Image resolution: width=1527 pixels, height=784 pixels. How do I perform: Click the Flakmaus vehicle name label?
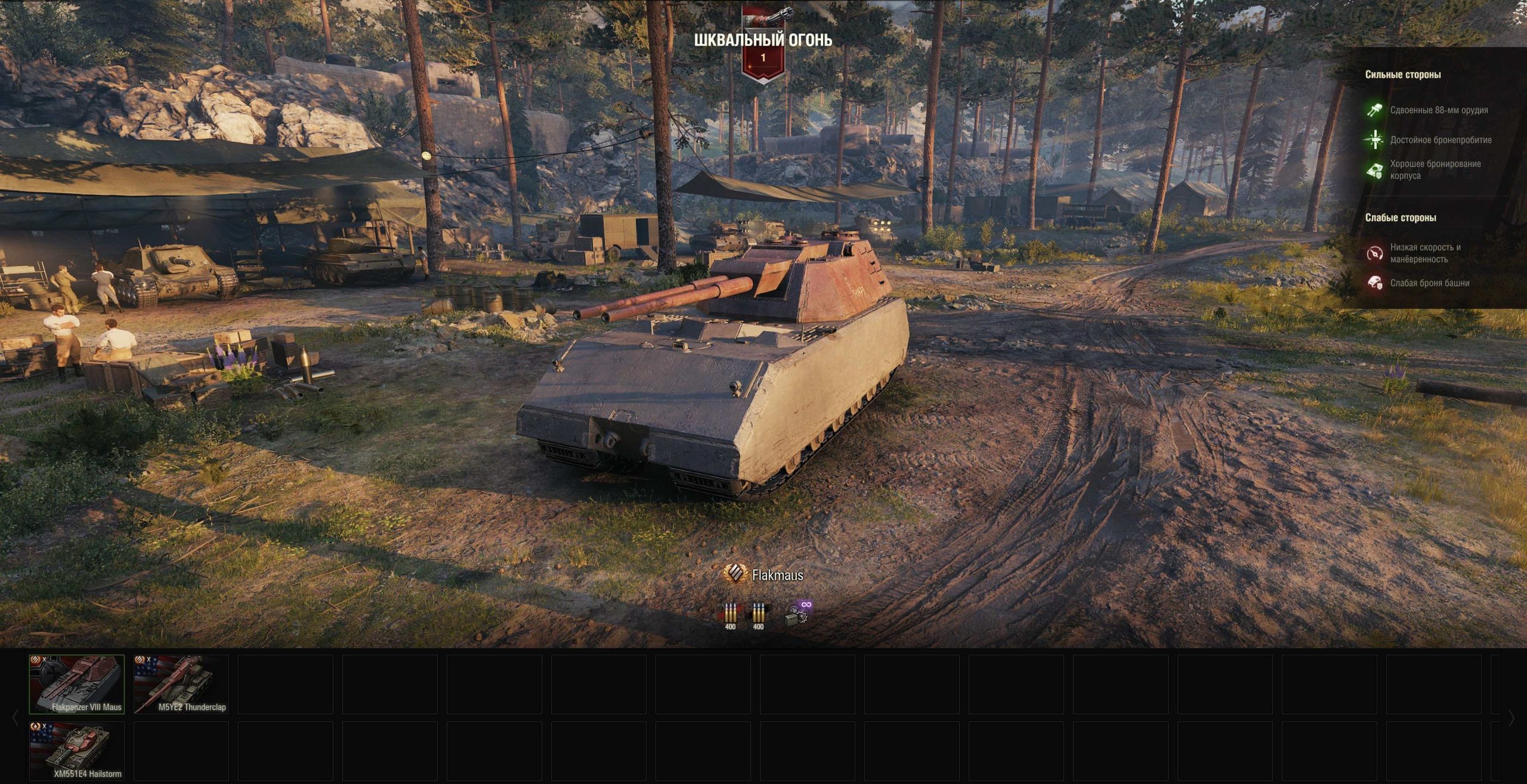pos(777,575)
